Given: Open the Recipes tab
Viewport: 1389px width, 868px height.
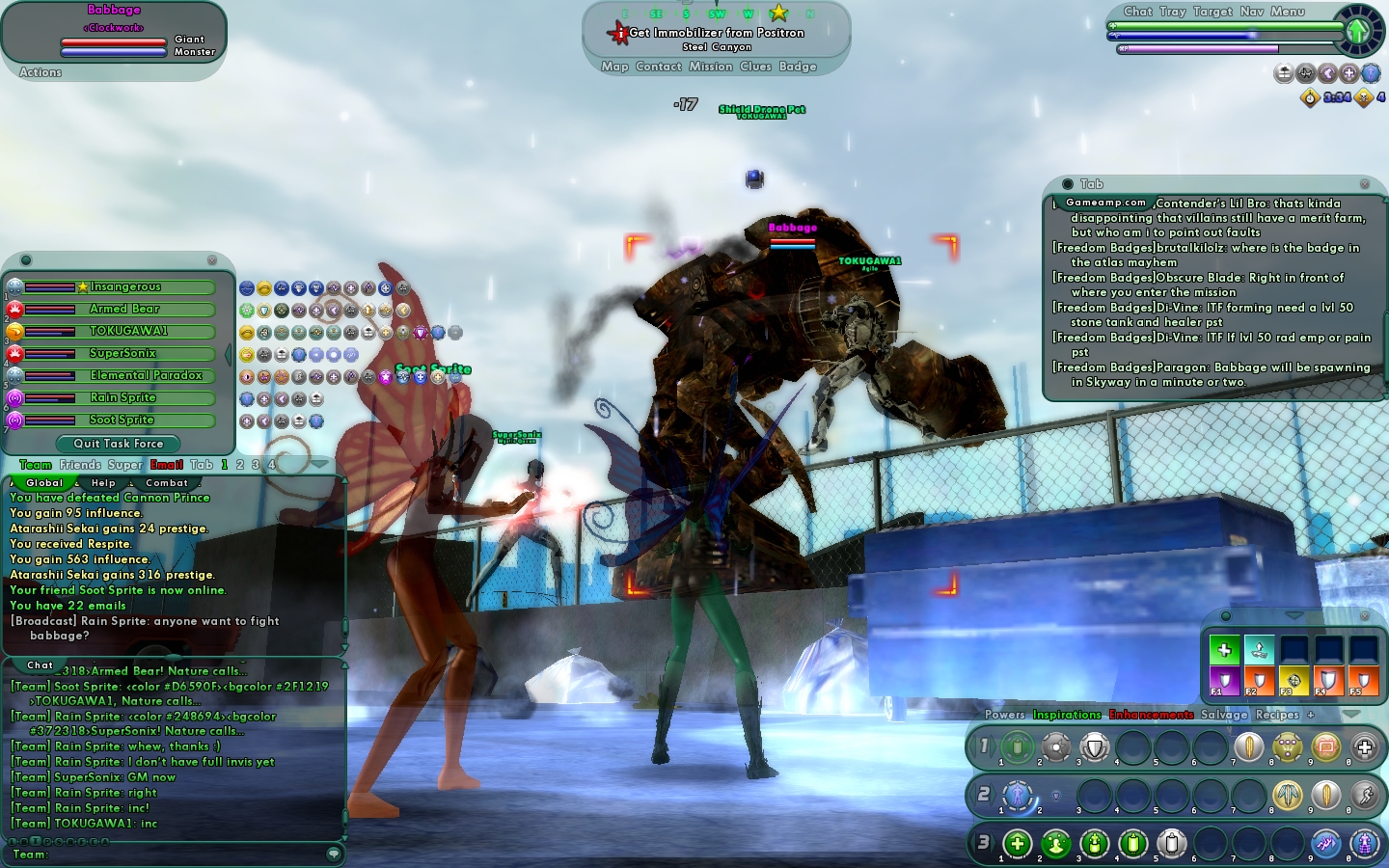Looking at the screenshot, I should pyautogui.click(x=1277, y=715).
